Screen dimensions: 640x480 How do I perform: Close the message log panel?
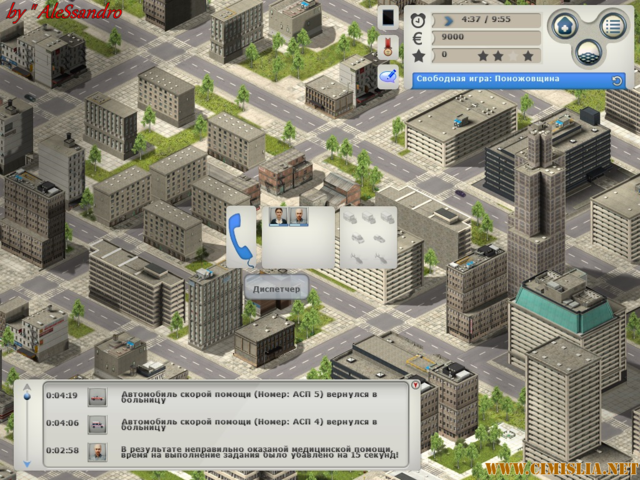pyautogui.click(x=416, y=385)
